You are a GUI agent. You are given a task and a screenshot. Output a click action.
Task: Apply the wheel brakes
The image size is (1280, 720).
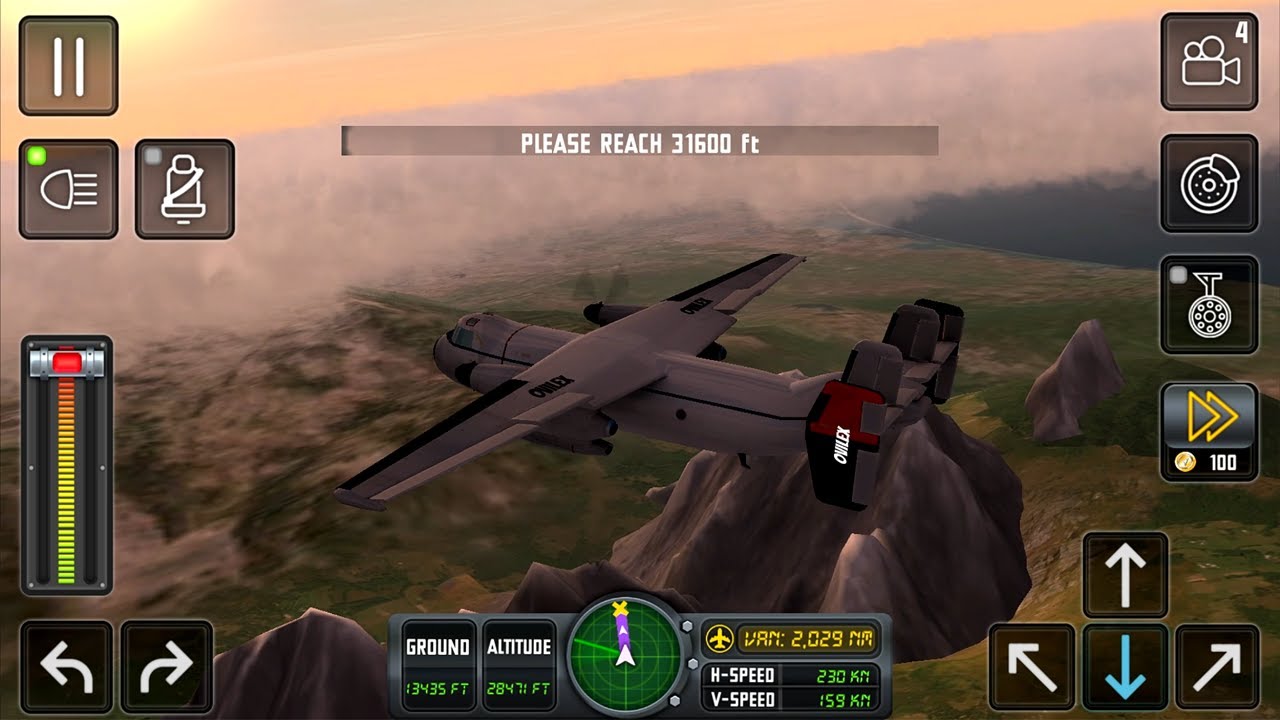[1209, 184]
